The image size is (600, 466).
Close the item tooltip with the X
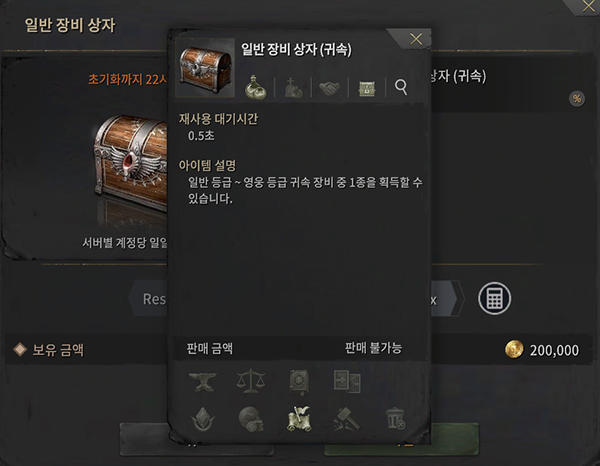pyautogui.click(x=416, y=39)
